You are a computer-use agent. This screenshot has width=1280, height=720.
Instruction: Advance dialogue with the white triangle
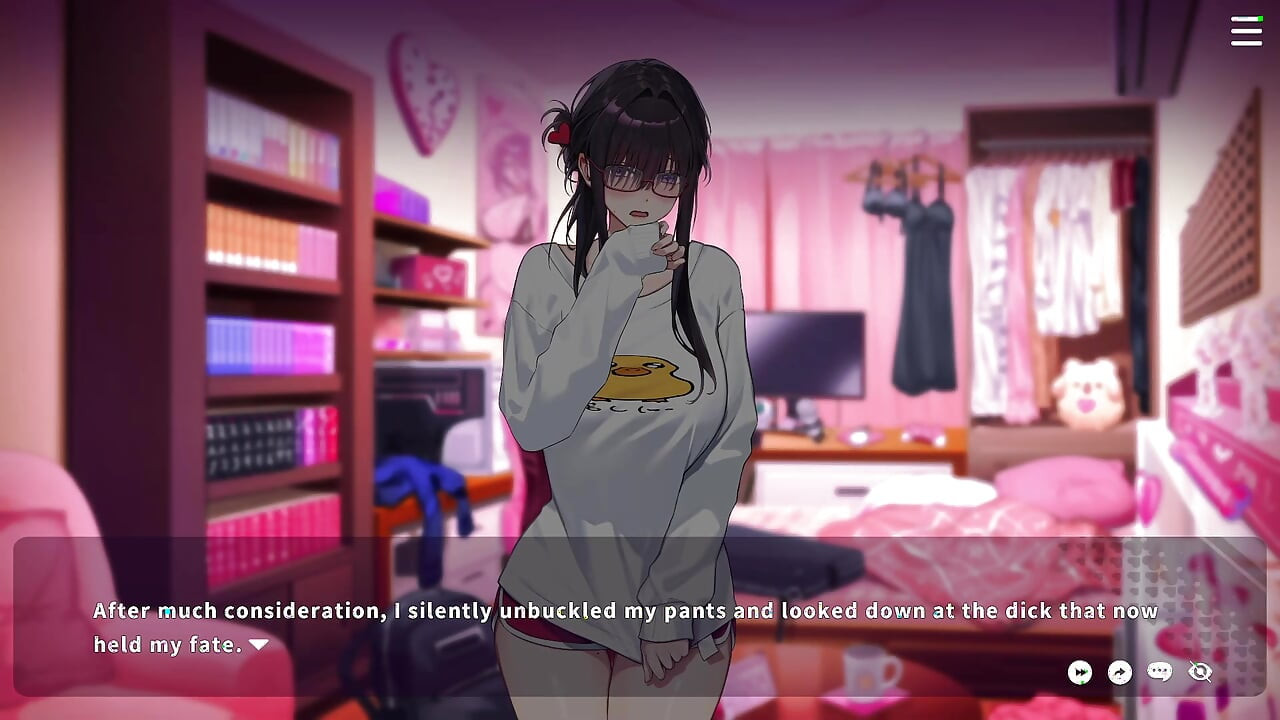pos(259,645)
